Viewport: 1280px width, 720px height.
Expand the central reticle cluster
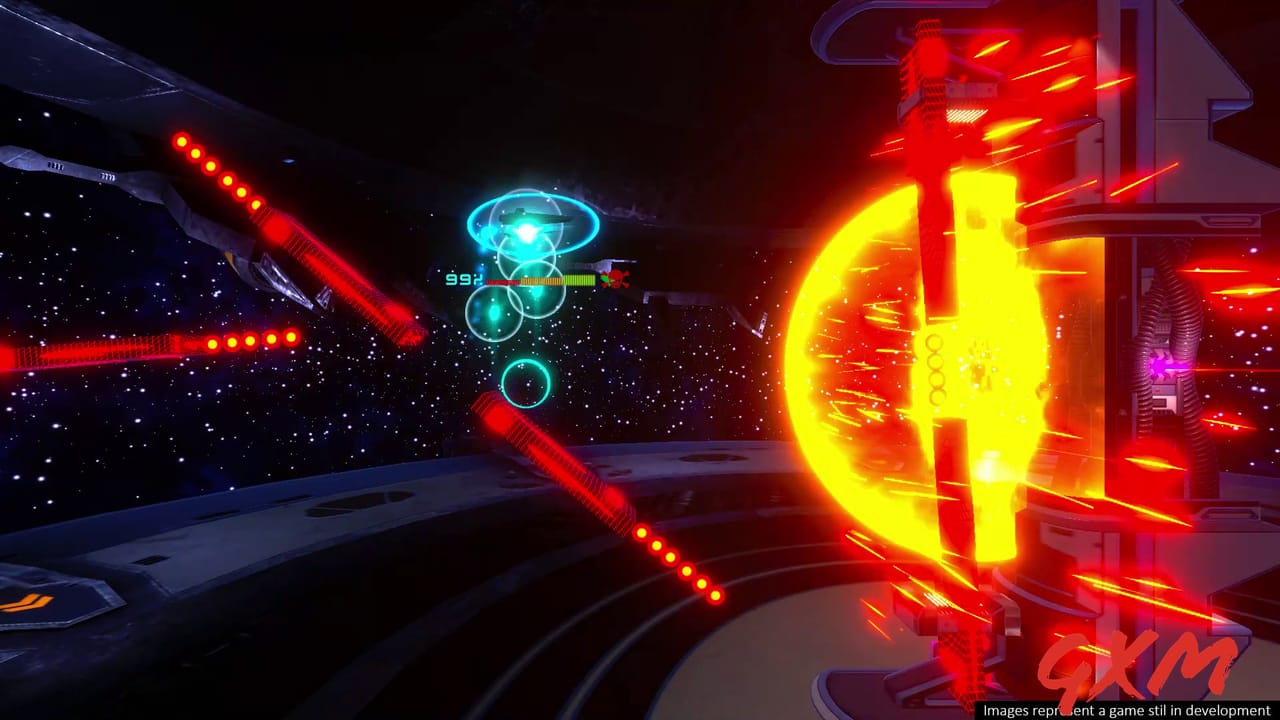click(x=527, y=270)
